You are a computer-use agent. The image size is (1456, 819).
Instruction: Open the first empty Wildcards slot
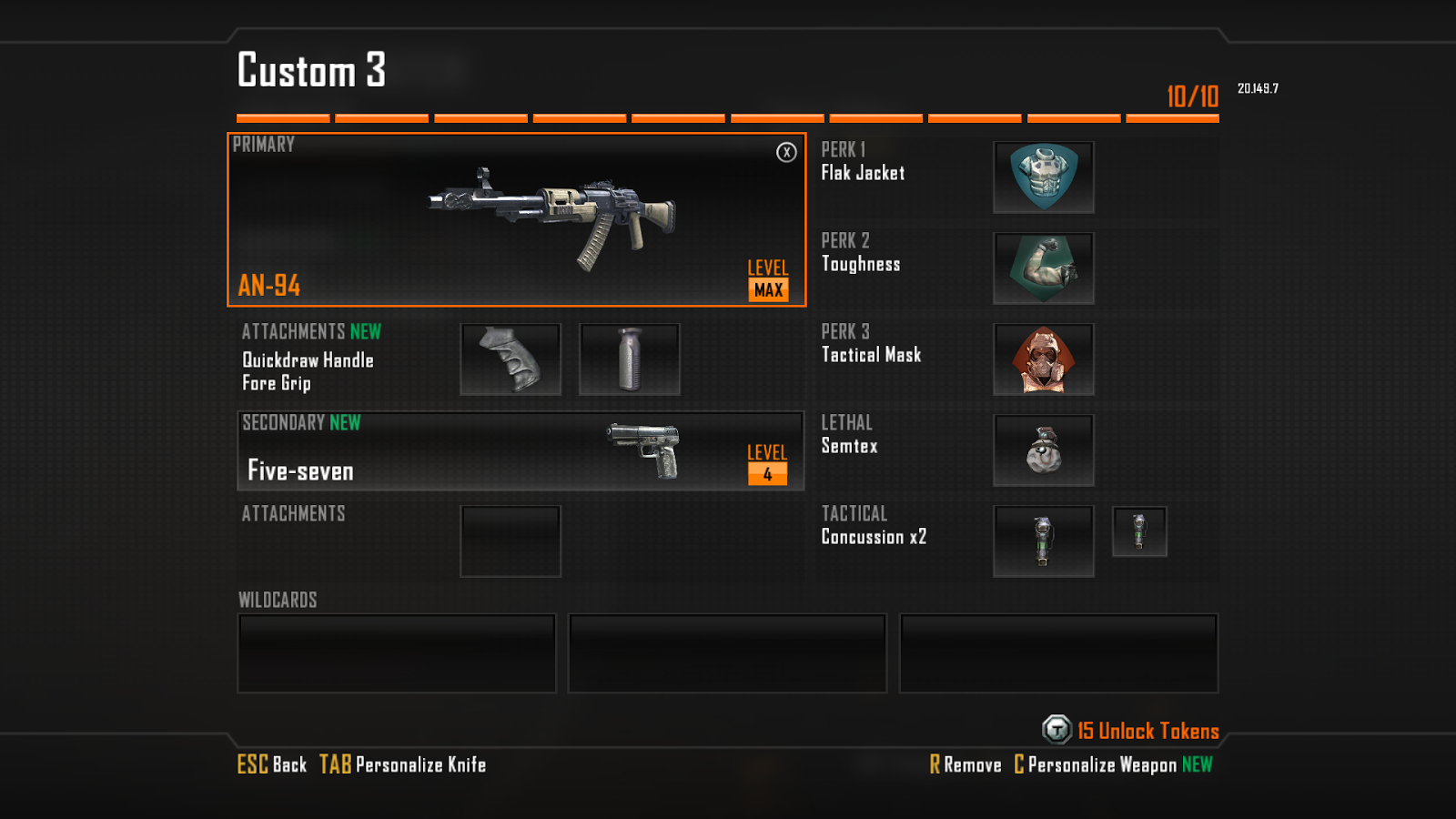coord(397,652)
